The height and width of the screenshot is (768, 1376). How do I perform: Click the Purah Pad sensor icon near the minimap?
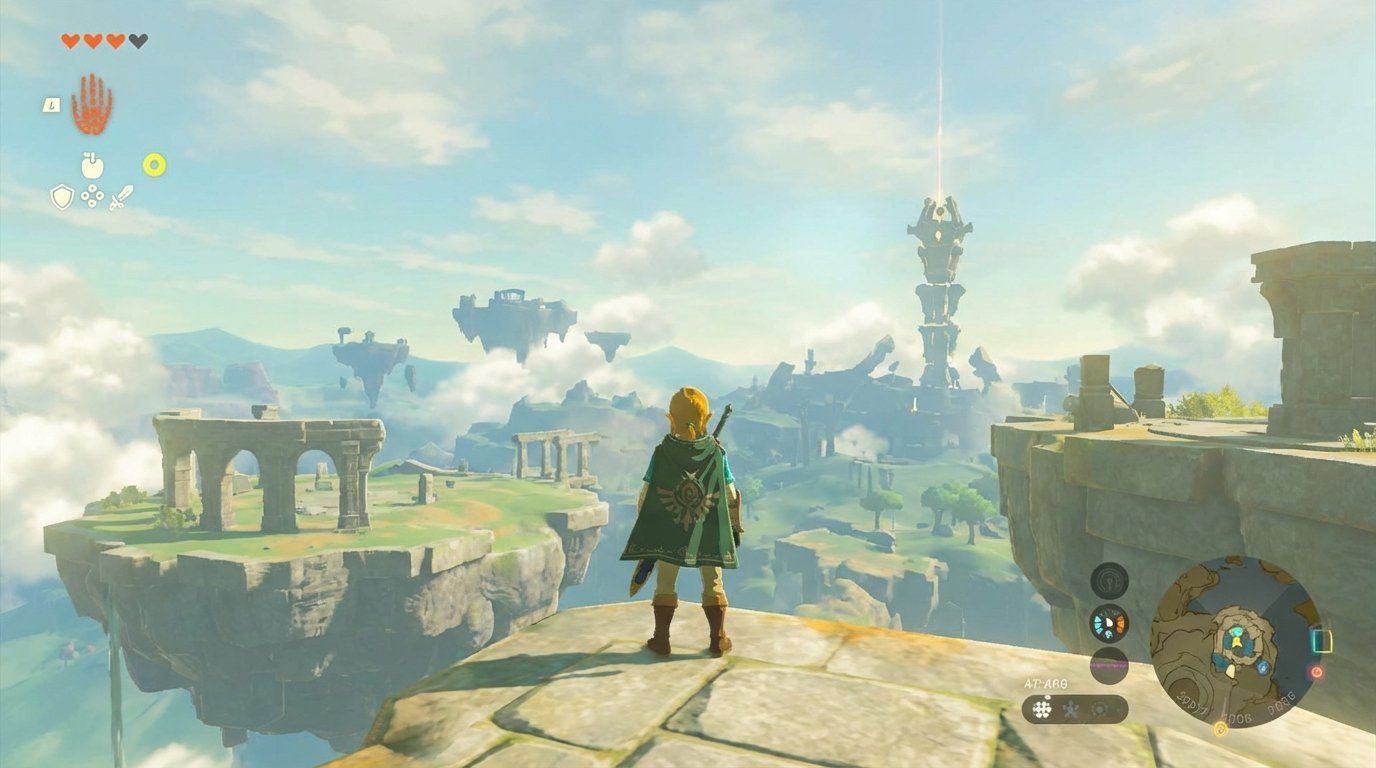click(1108, 582)
